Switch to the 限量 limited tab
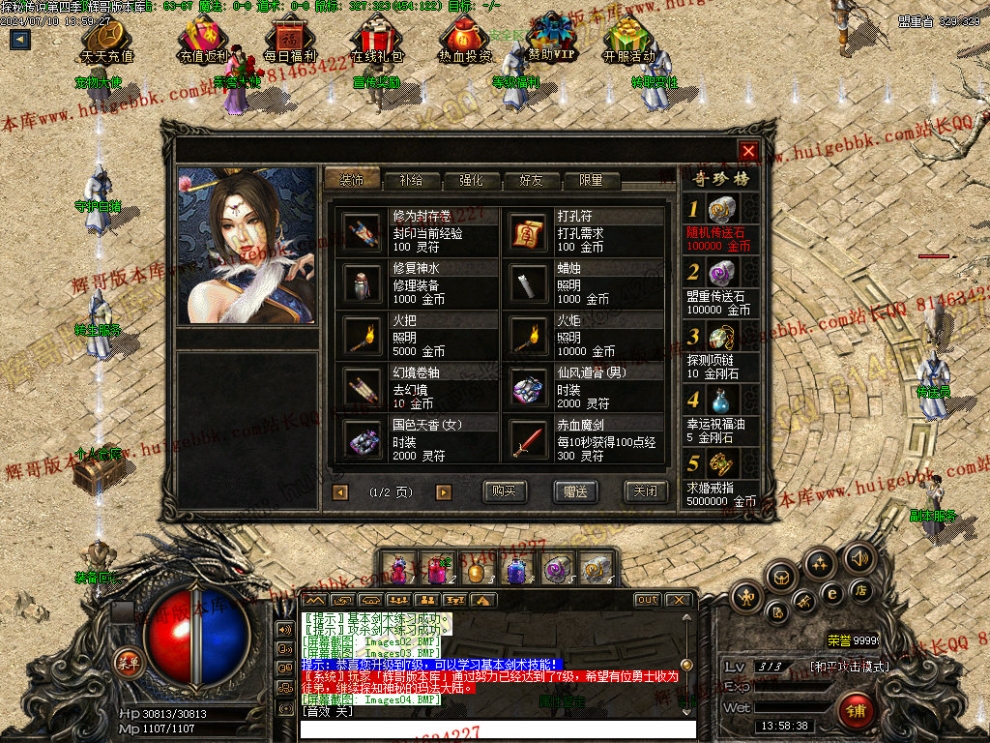 coord(591,181)
